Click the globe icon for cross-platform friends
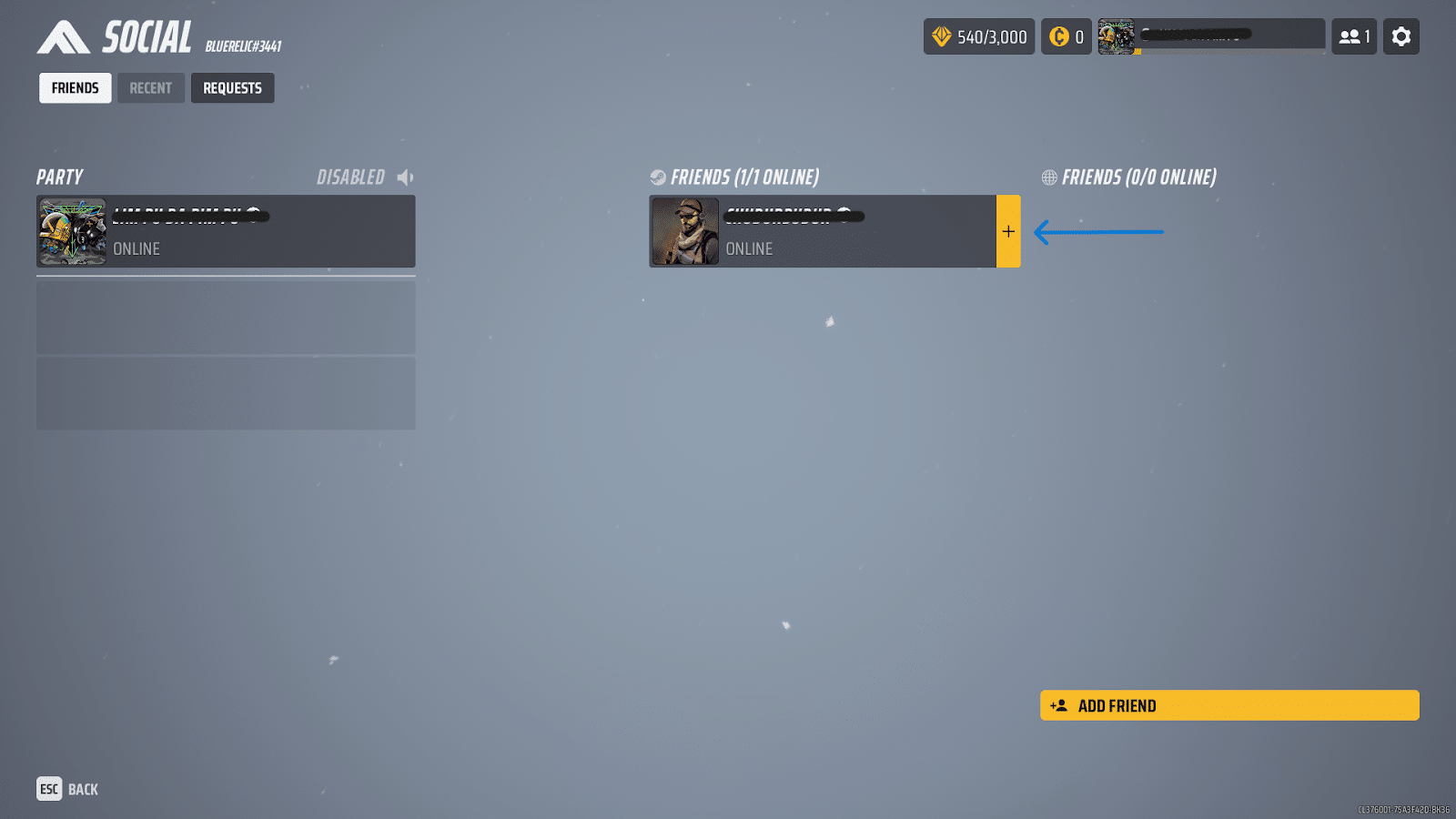The height and width of the screenshot is (819, 1456). pos(1050,177)
